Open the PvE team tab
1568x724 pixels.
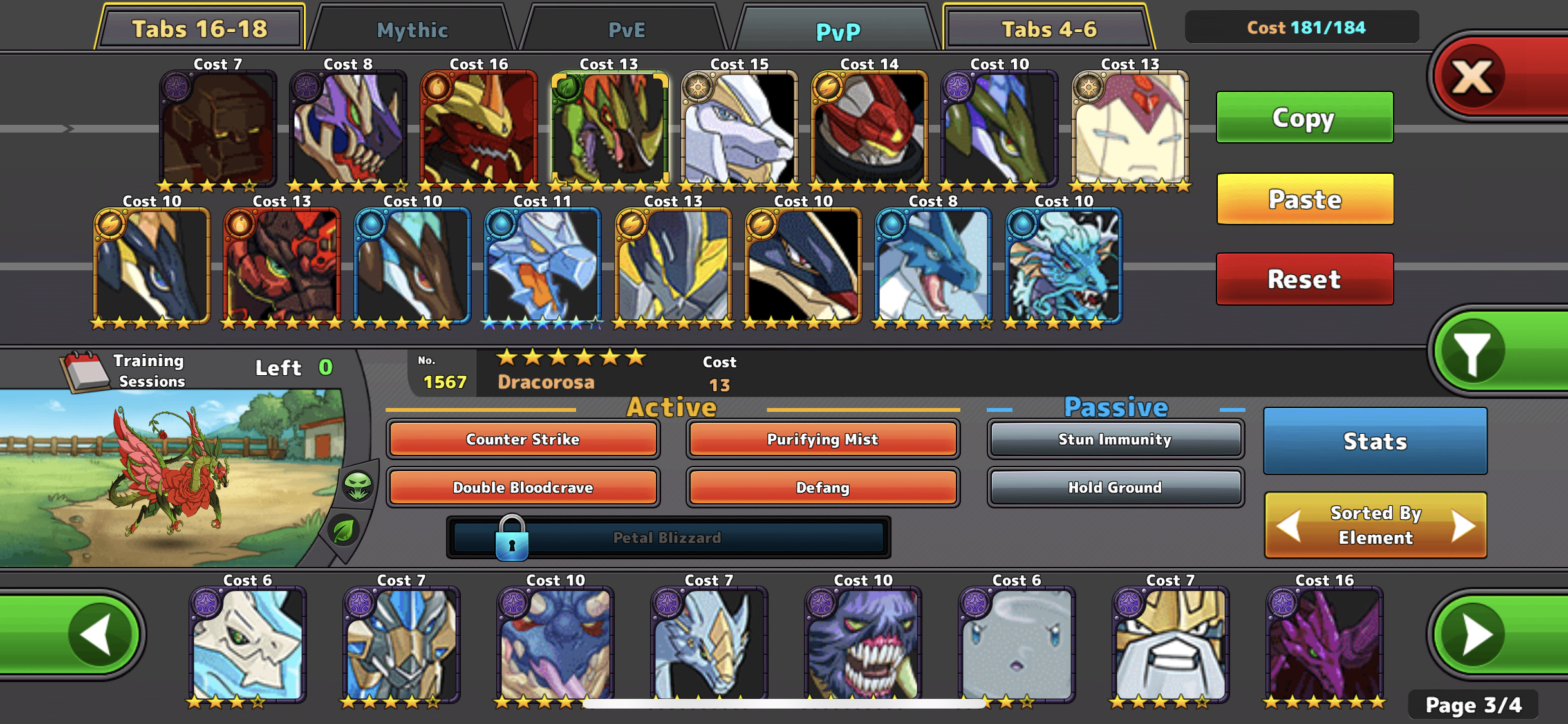pos(626,30)
